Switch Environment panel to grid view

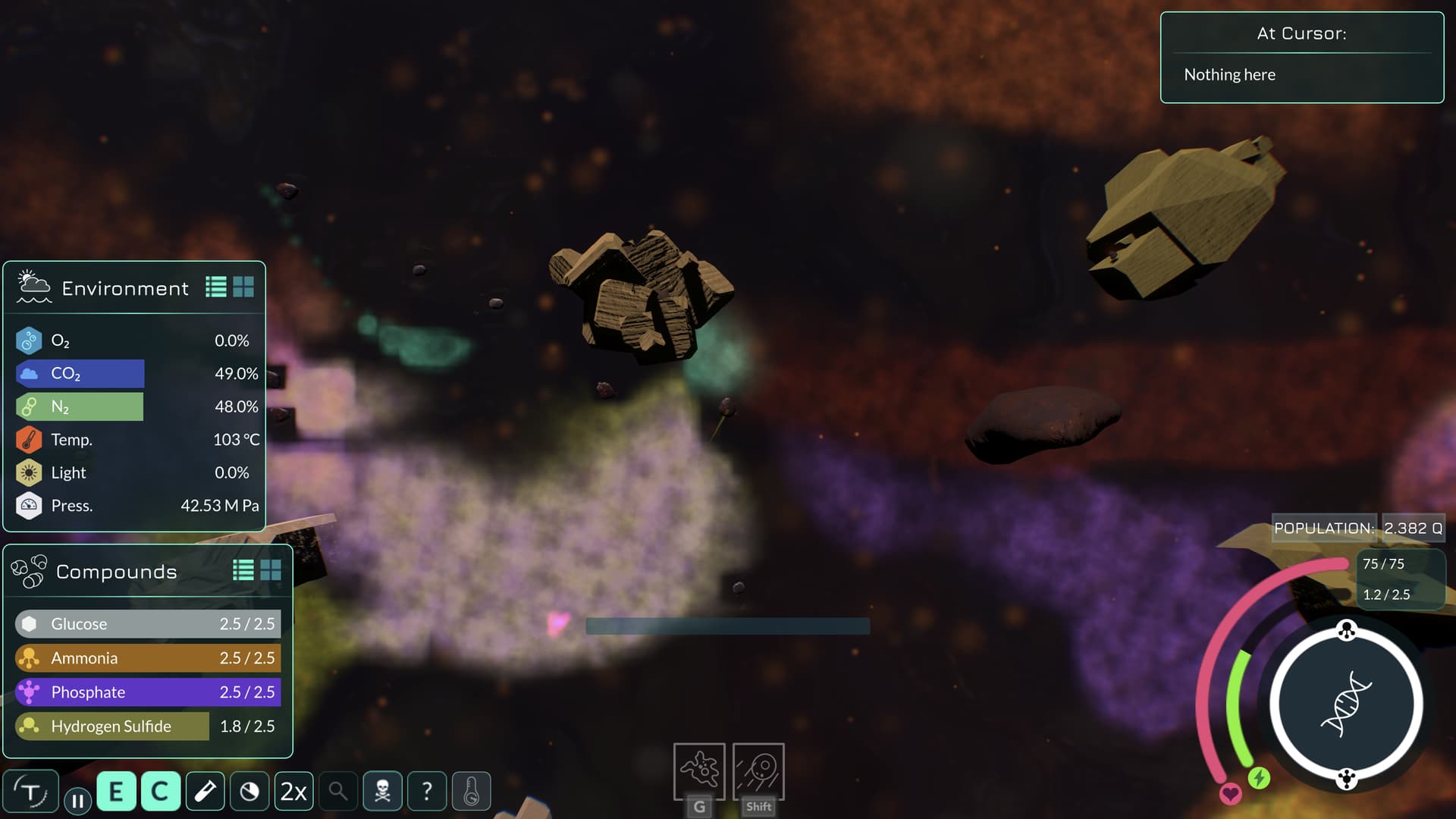[x=243, y=287]
